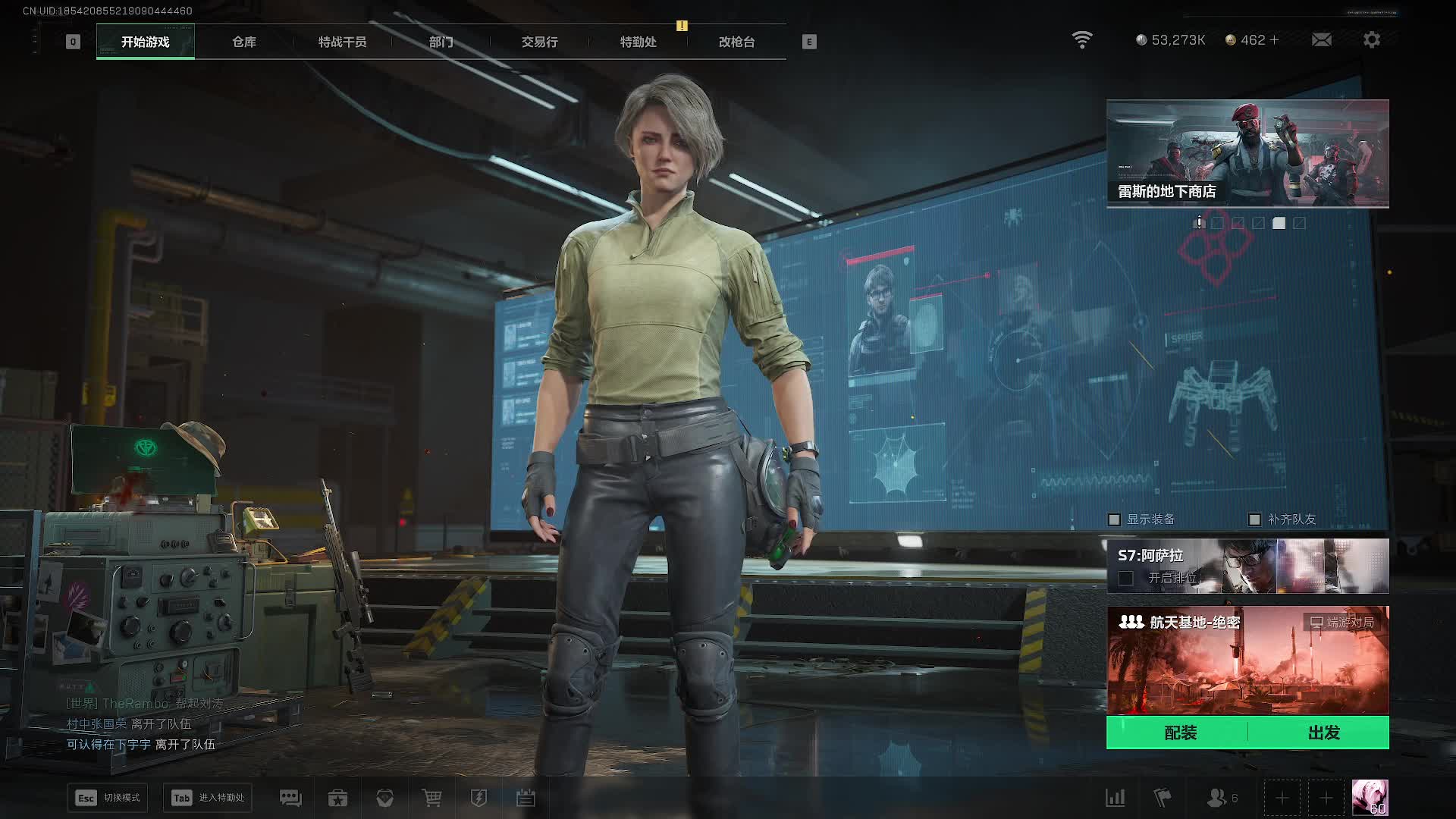Toggle the 显示装备 checkbox

pos(1115,519)
